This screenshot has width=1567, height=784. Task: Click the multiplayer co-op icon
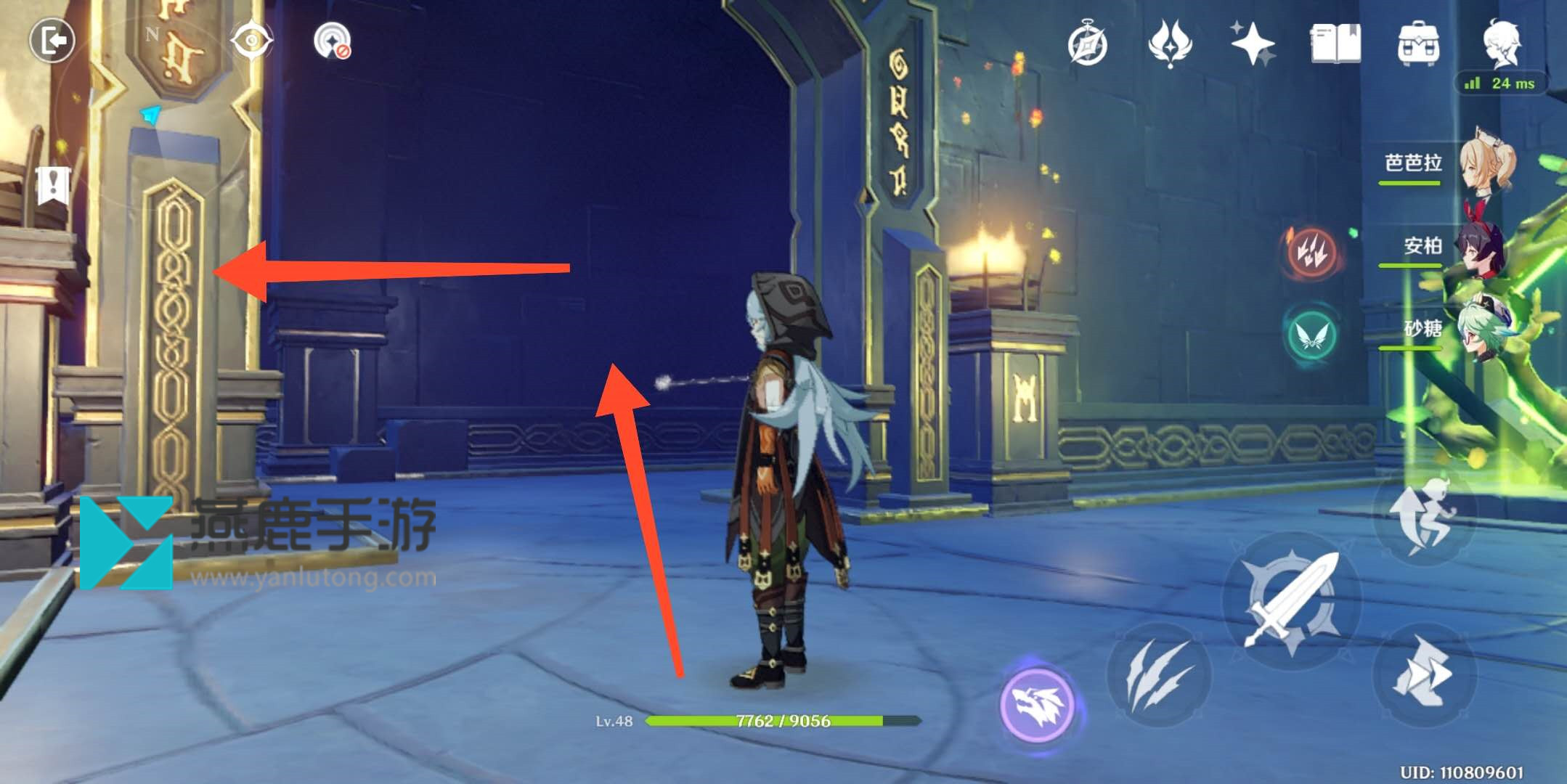point(332,41)
